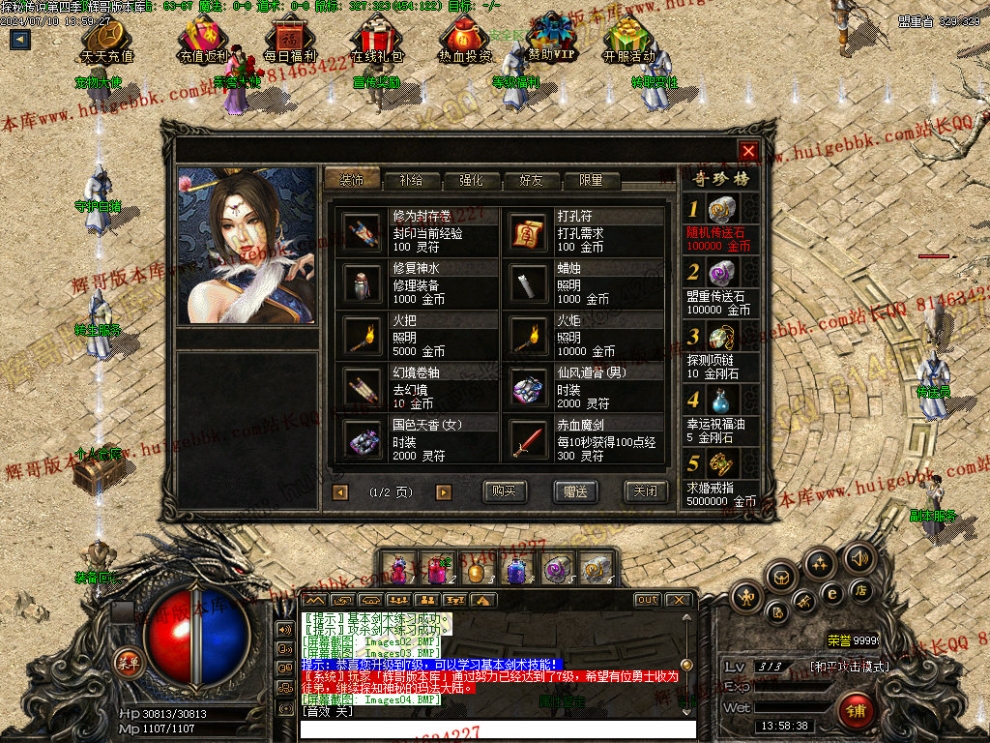Click the 关闭 close button
This screenshot has height=743, width=990.
(x=645, y=491)
